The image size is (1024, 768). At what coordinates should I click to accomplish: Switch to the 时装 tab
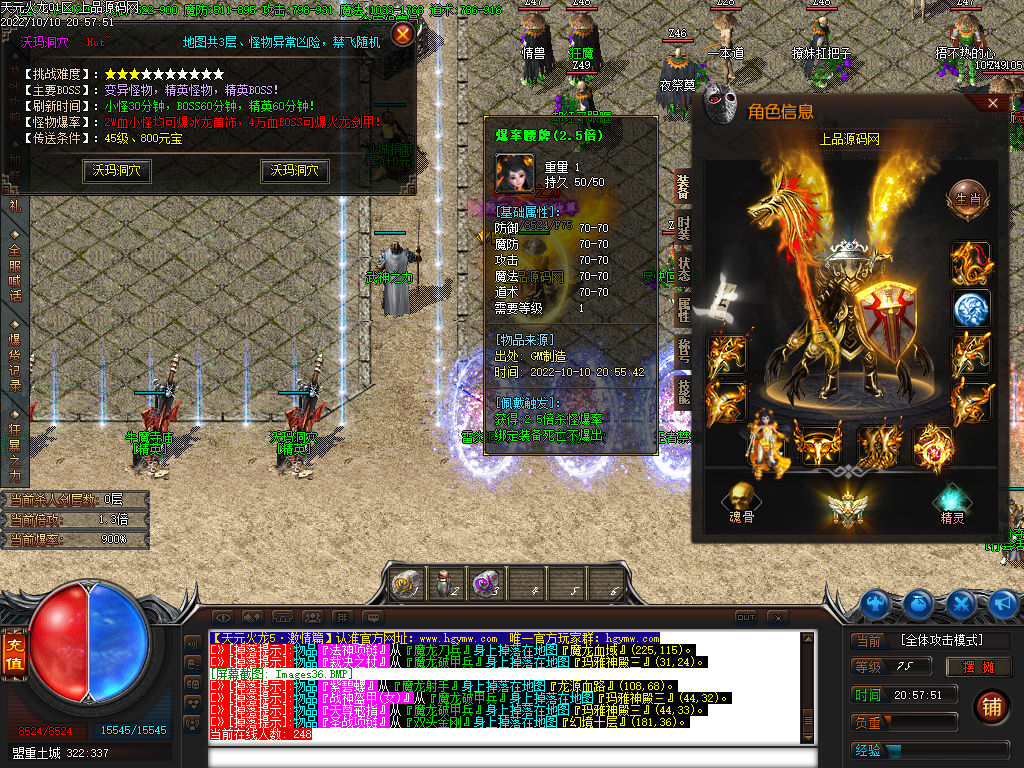pos(684,230)
